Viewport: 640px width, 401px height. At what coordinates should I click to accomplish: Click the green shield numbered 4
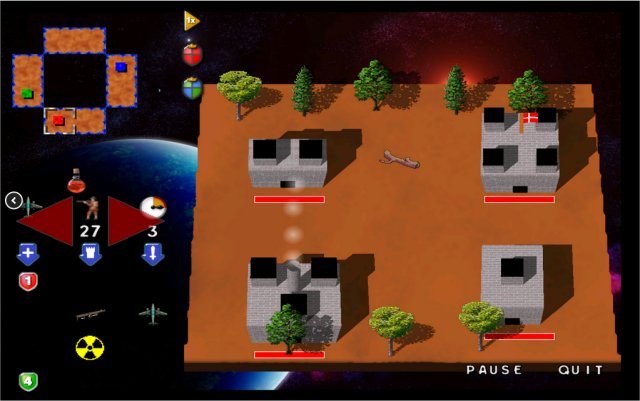pyautogui.click(x=28, y=380)
